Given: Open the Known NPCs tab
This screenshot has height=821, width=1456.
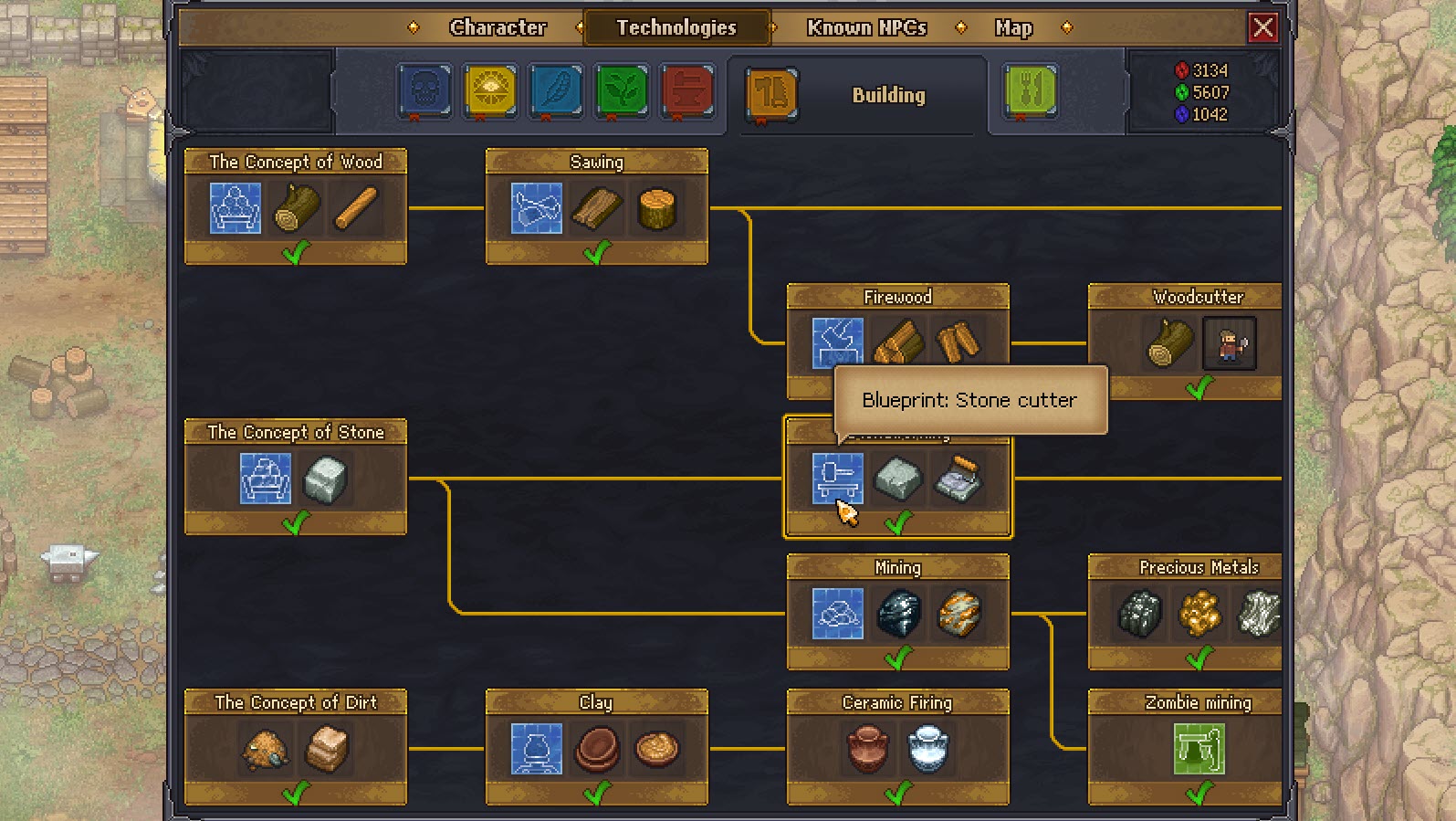Looking at the screenshot, I should [x=864, y=27].
